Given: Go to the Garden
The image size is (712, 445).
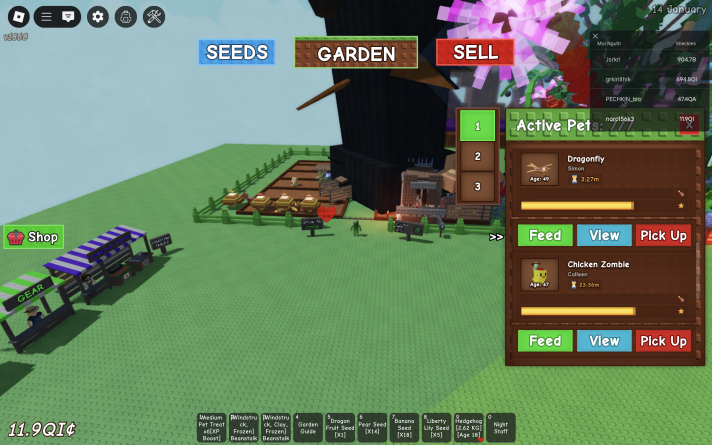Looking at the screenshot, I should [356, 54].
